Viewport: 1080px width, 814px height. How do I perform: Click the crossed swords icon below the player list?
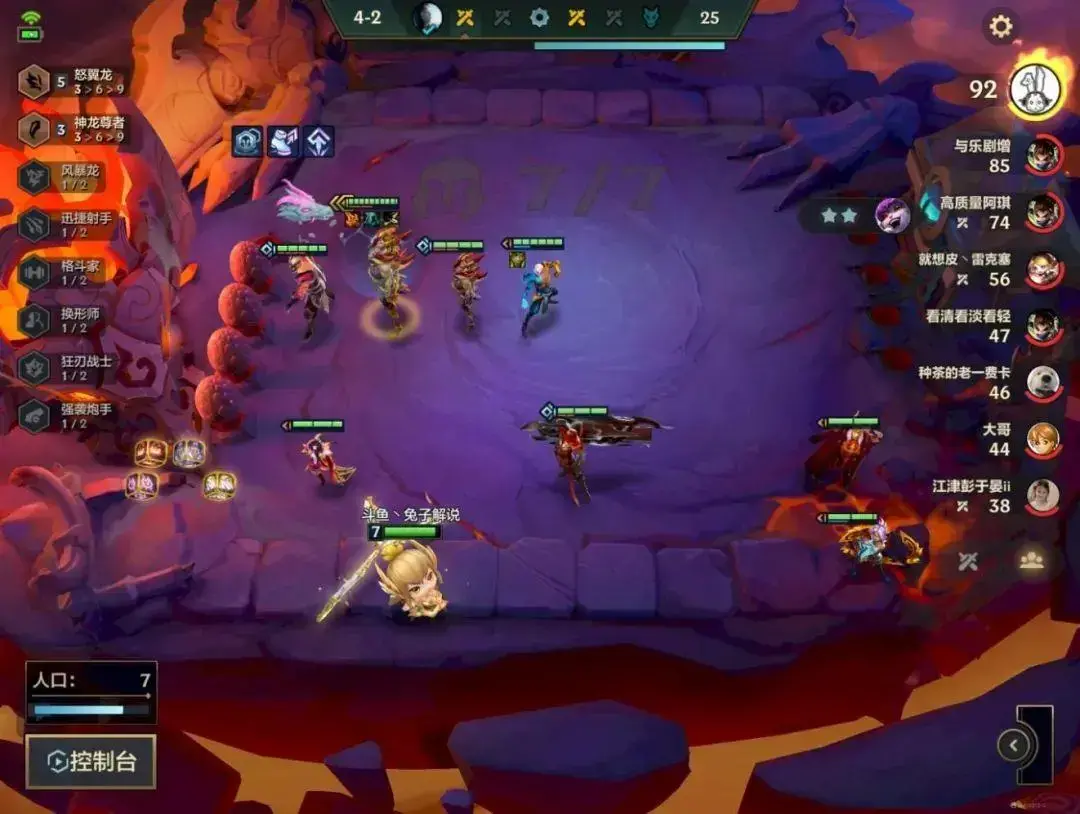click(967, 561)
